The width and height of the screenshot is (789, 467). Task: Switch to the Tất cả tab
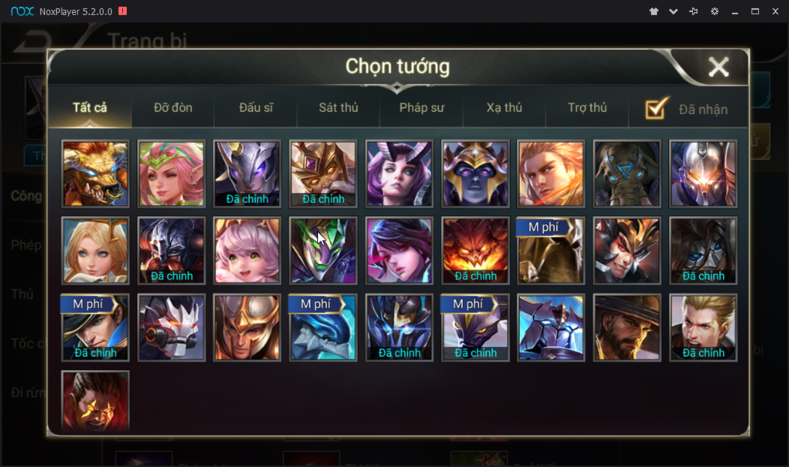pyautogui.click(x=90, y=108)
